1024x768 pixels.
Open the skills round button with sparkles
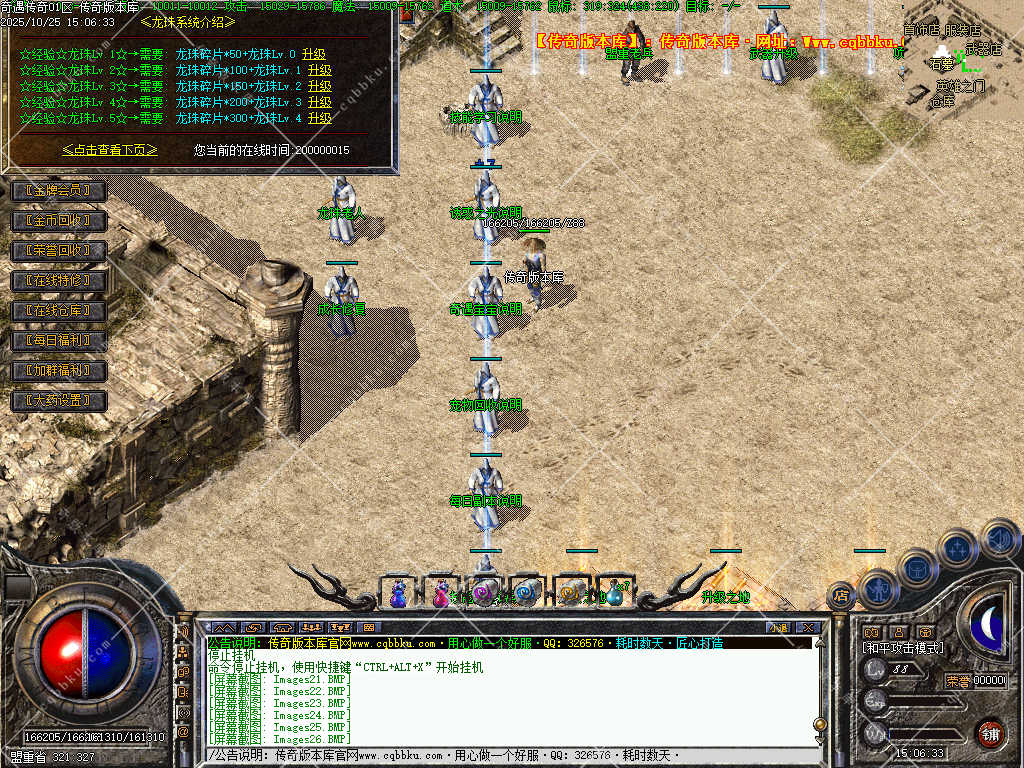[957, 548]
